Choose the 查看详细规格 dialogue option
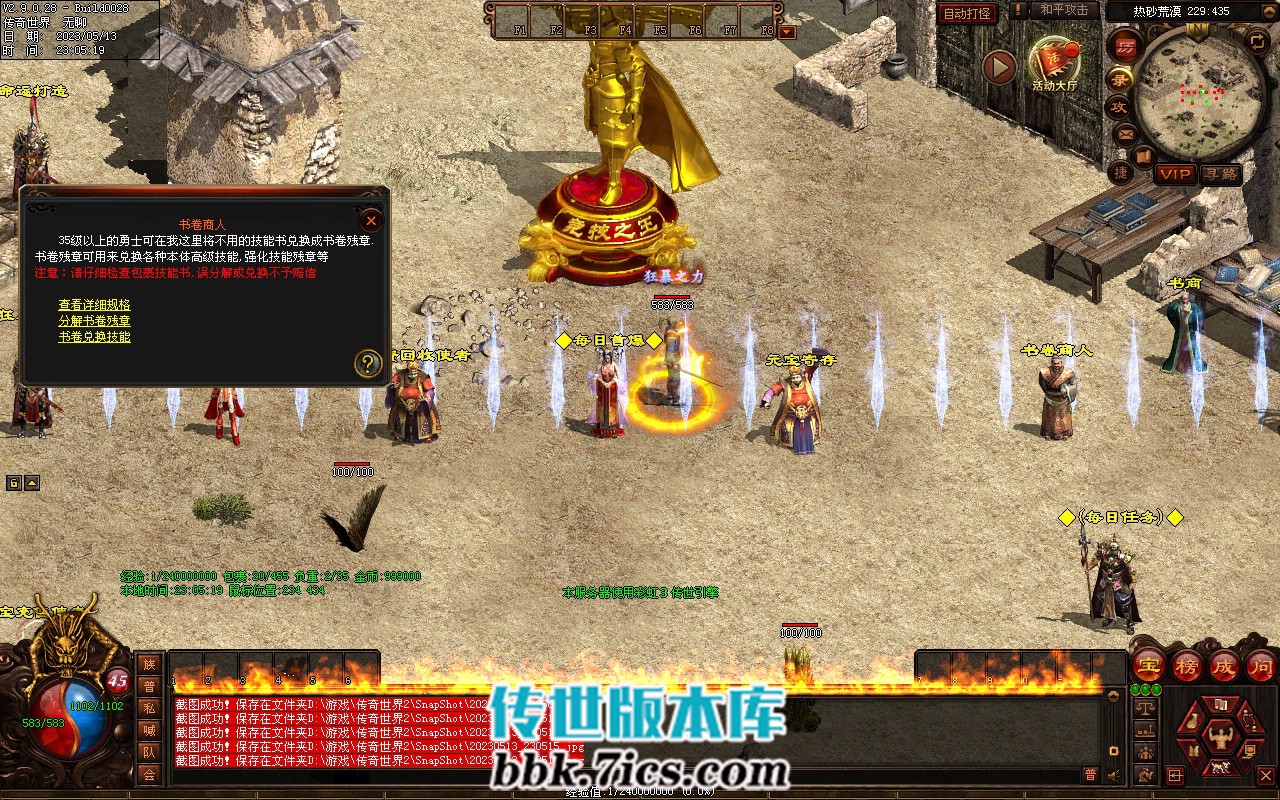The width and height of the screenshot is (1280, 800). click(x=94, y=305)
